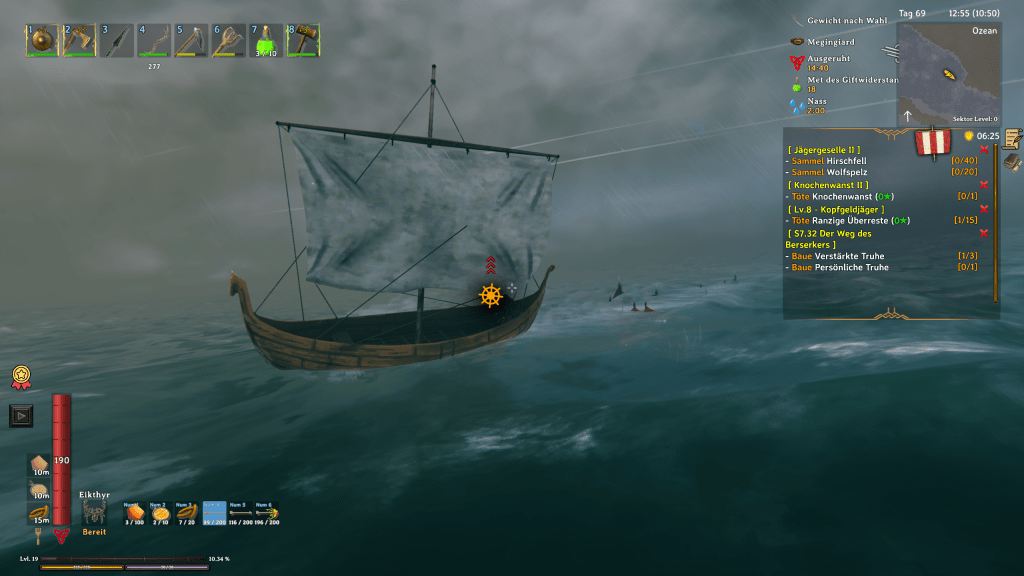Select the hoe in hotbar slot 5
Image resolution: width=1024 pixels, height=576 pixels.
[x=191, y=40]
